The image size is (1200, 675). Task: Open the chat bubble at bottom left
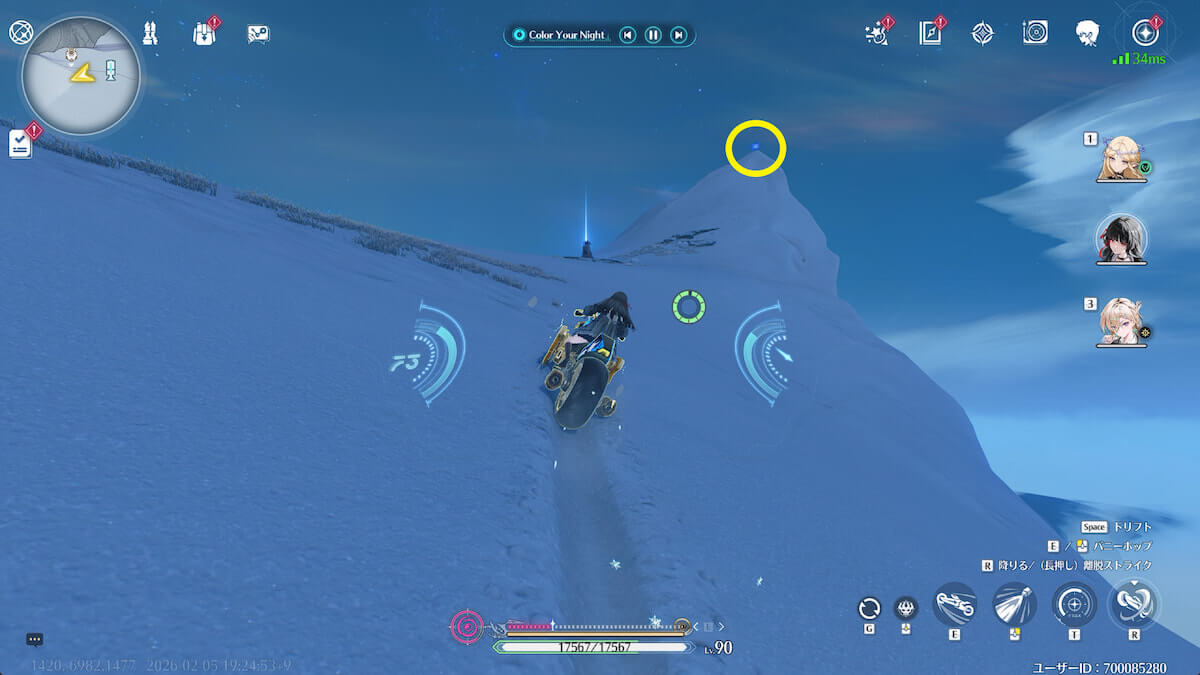coord(34,639)
